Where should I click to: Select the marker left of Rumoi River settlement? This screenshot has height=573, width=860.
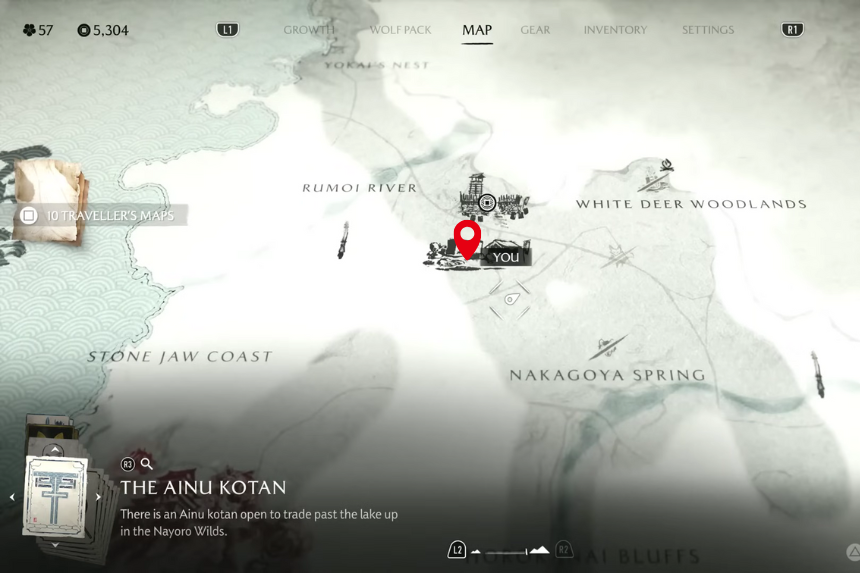point(343,240)
